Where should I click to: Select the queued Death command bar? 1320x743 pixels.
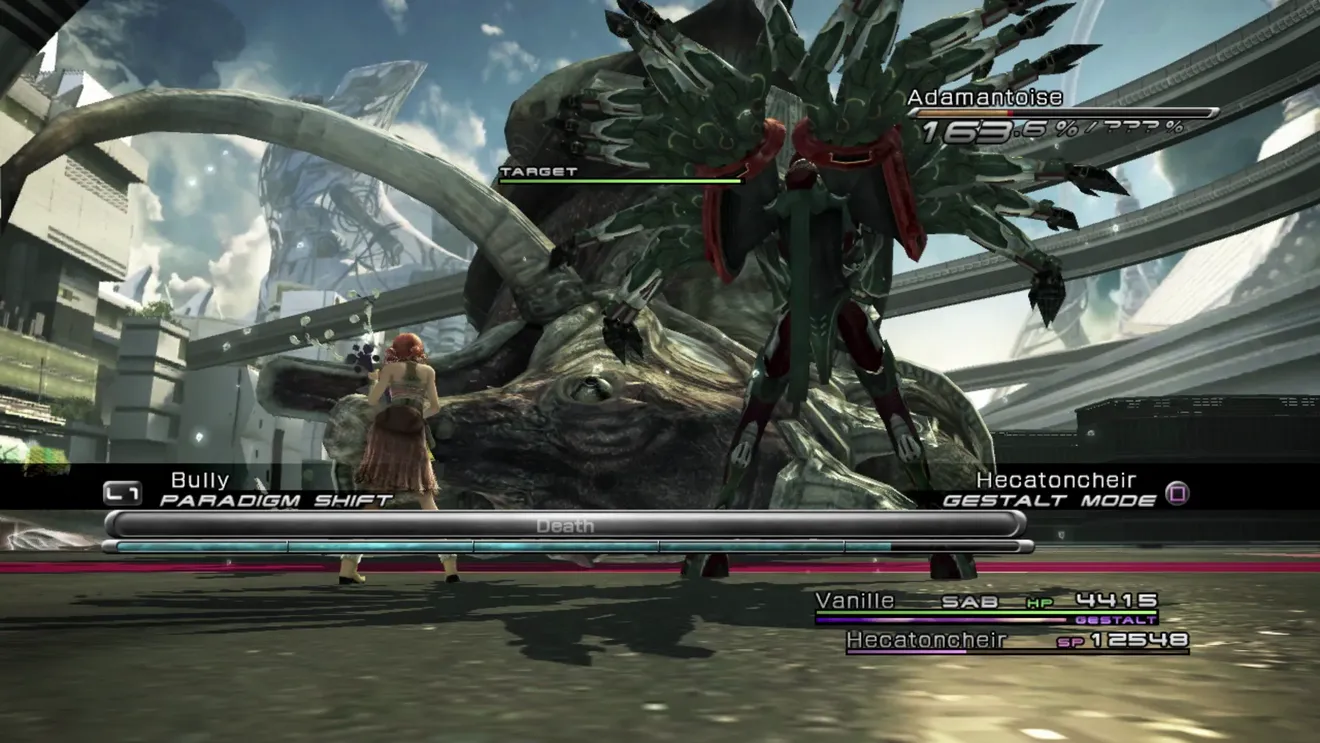pos(565,525)
